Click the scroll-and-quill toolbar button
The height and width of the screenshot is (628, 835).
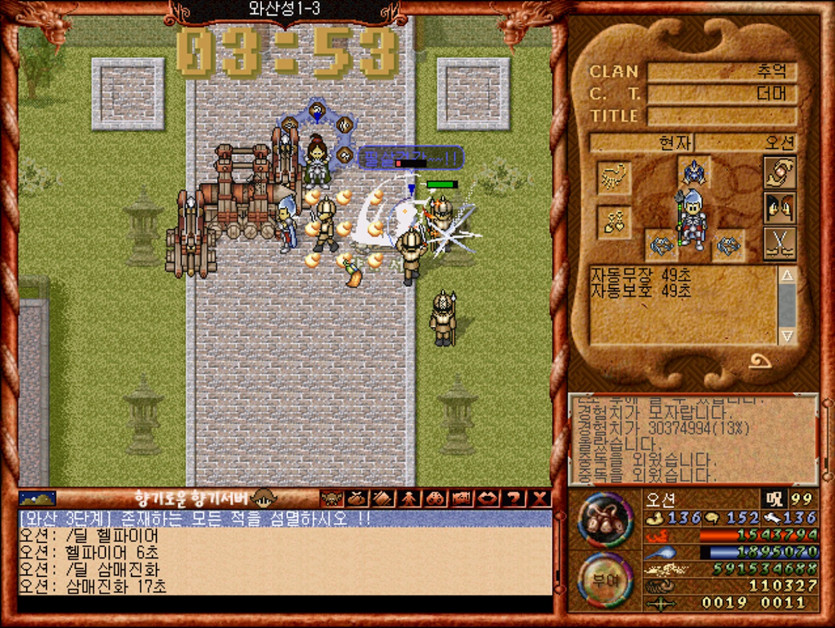pos(382,498)
